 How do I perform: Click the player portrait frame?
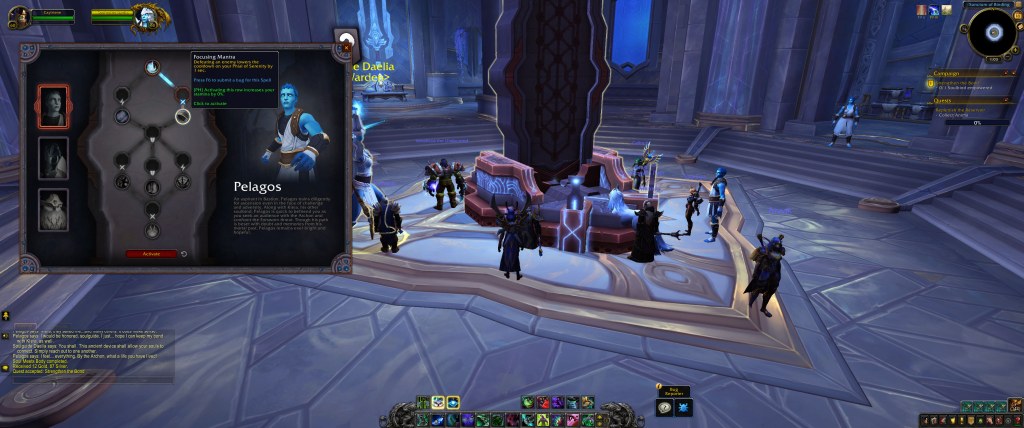point(17,16)
